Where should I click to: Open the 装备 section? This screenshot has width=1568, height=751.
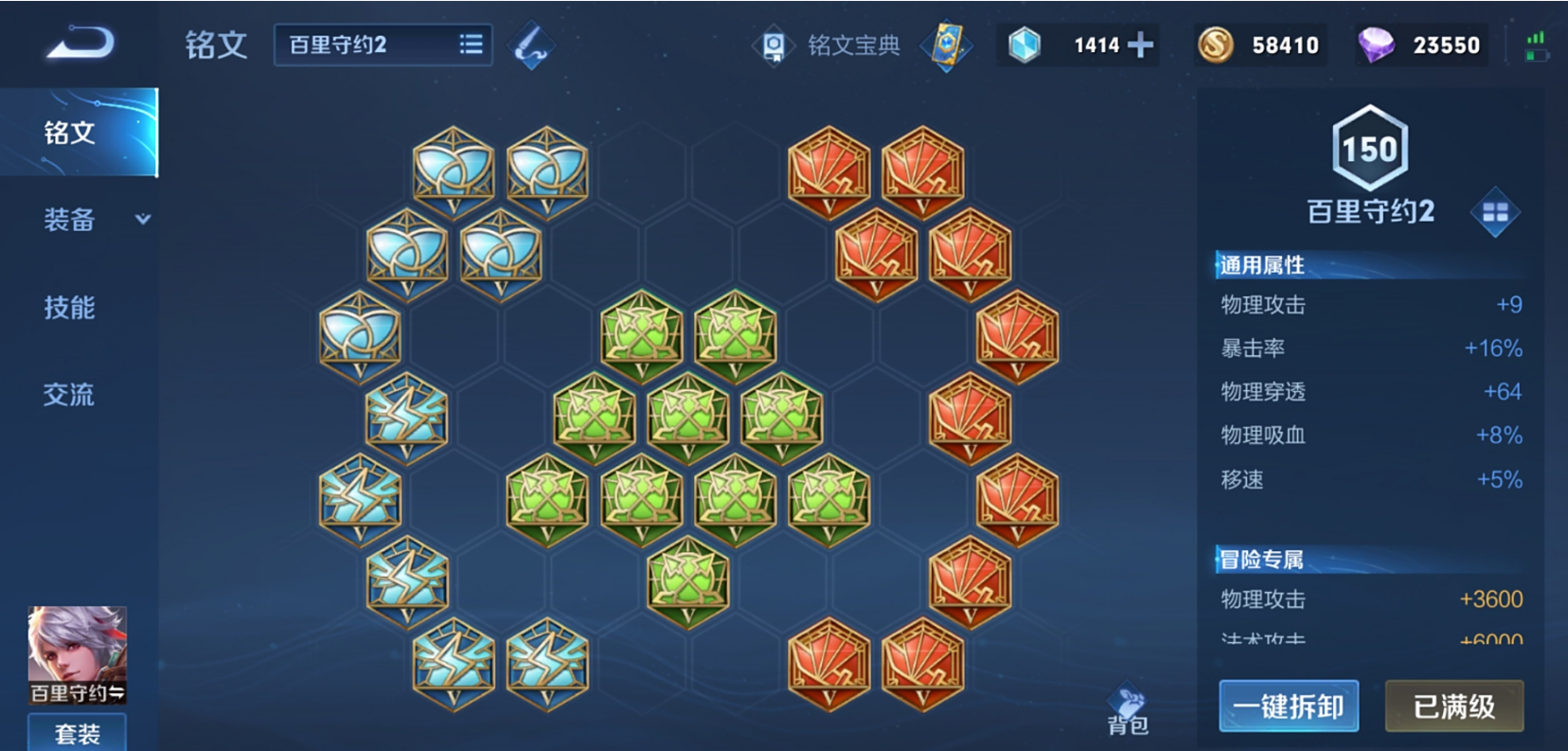70,220
